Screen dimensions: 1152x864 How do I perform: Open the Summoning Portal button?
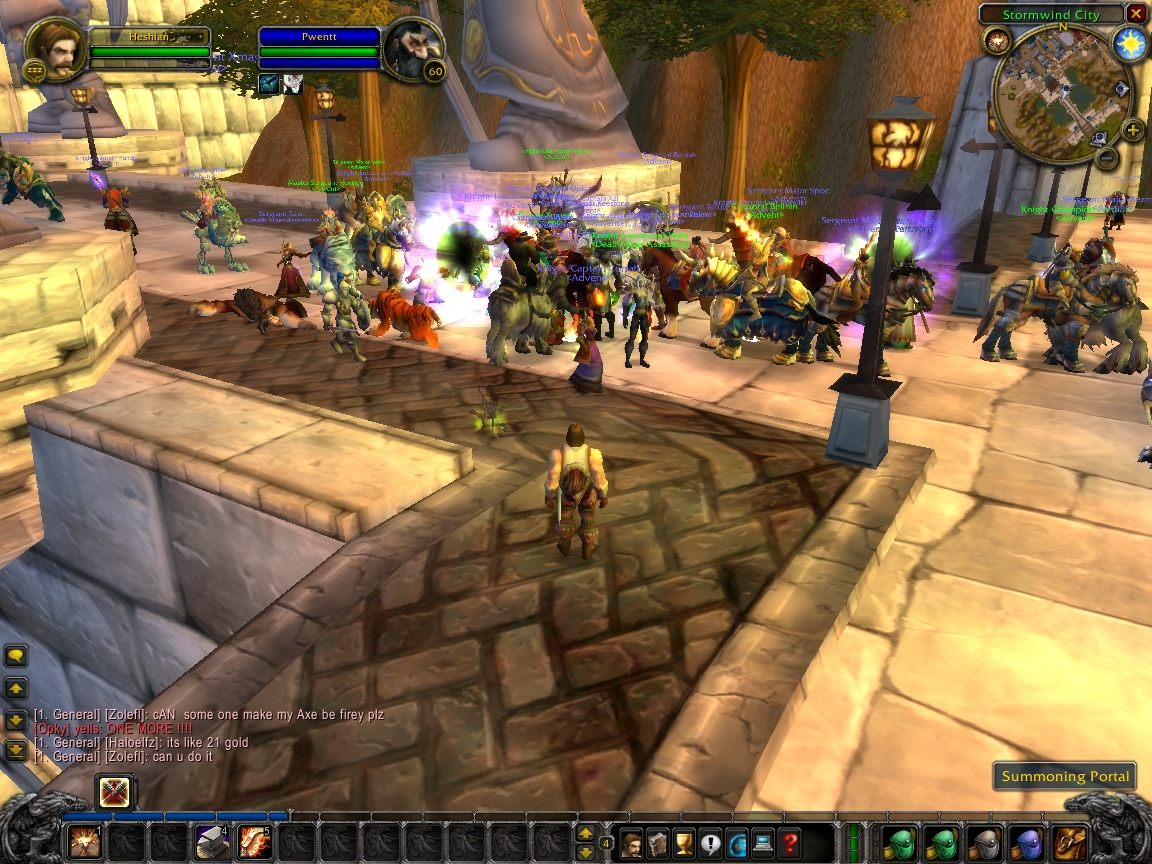coord(1065,776)
